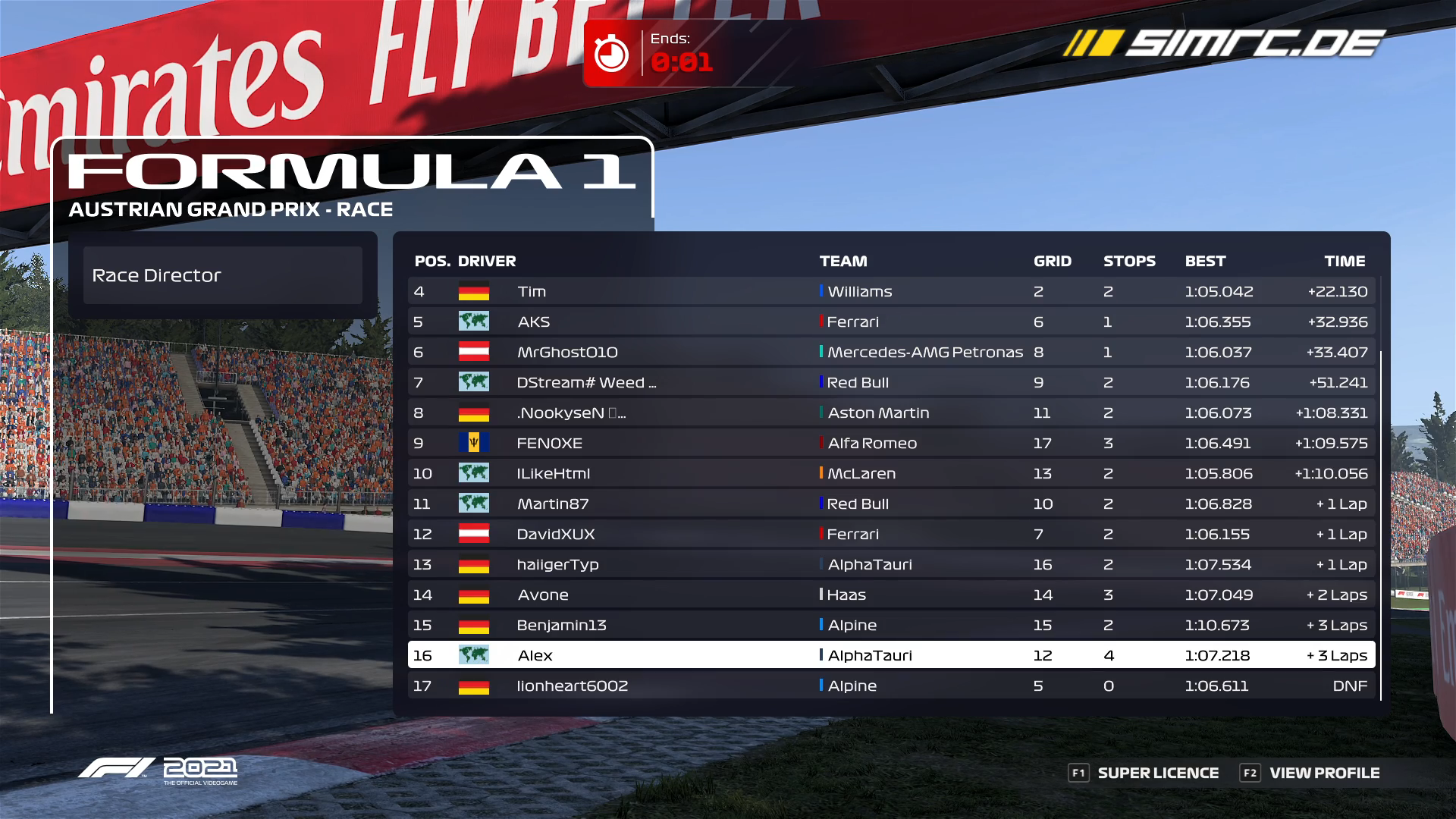Select ILikeHtml's McLaren row
This screenshot has height=819, width=1456.
[891, 473]
